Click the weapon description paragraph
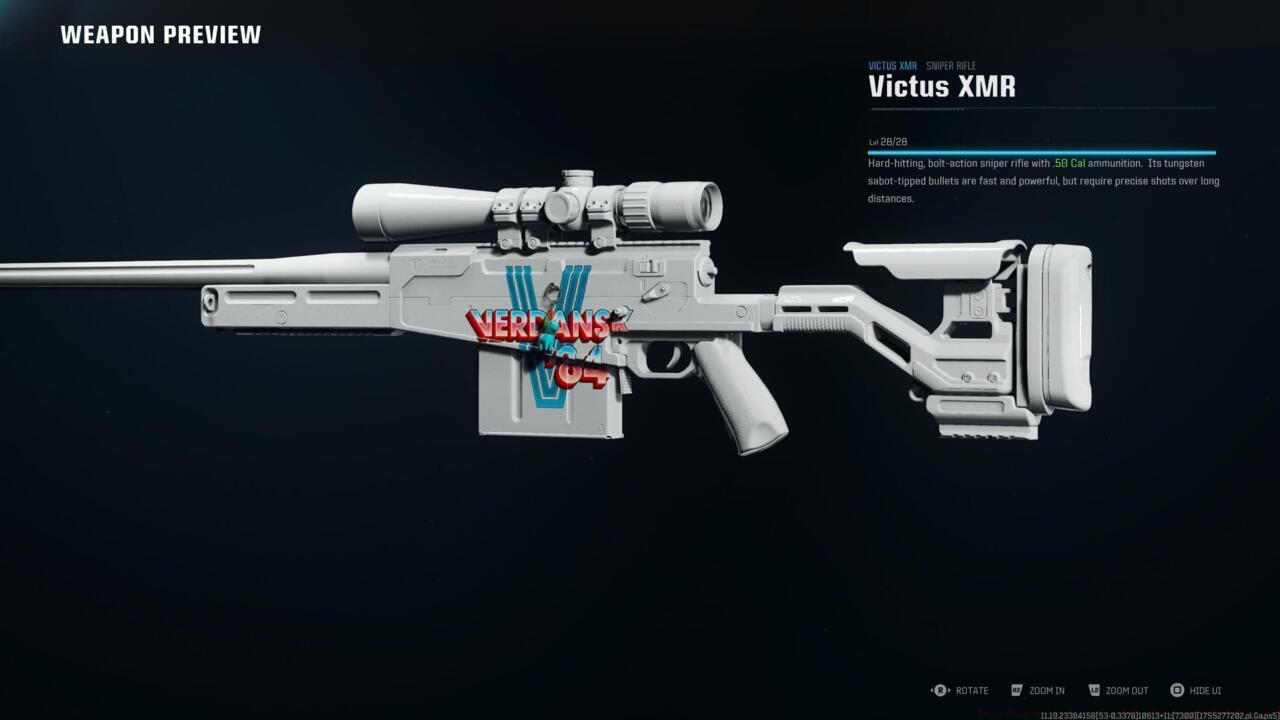The image size is (1280, 720). (1040, 180)
